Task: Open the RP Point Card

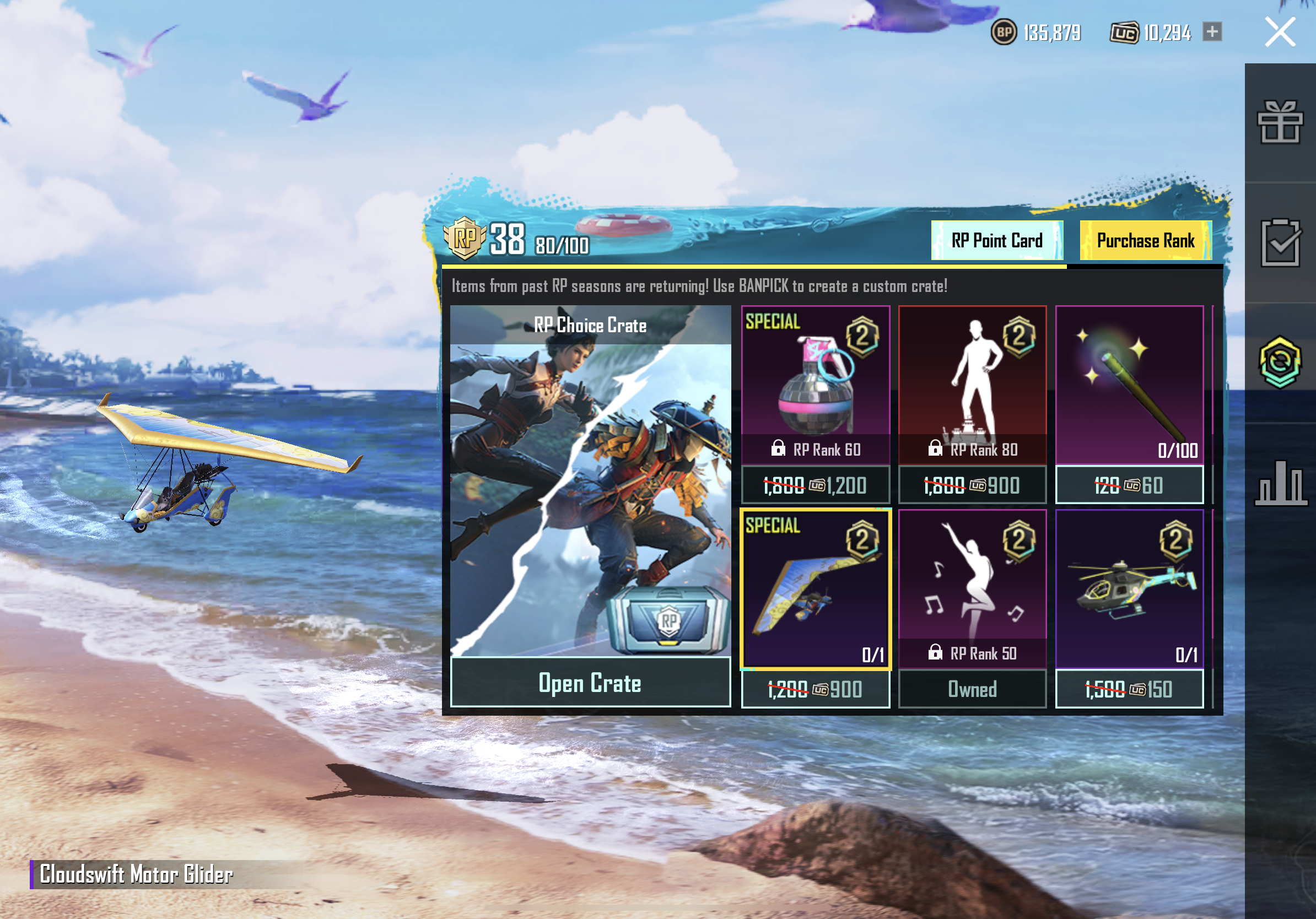Action: pos(997,241)
